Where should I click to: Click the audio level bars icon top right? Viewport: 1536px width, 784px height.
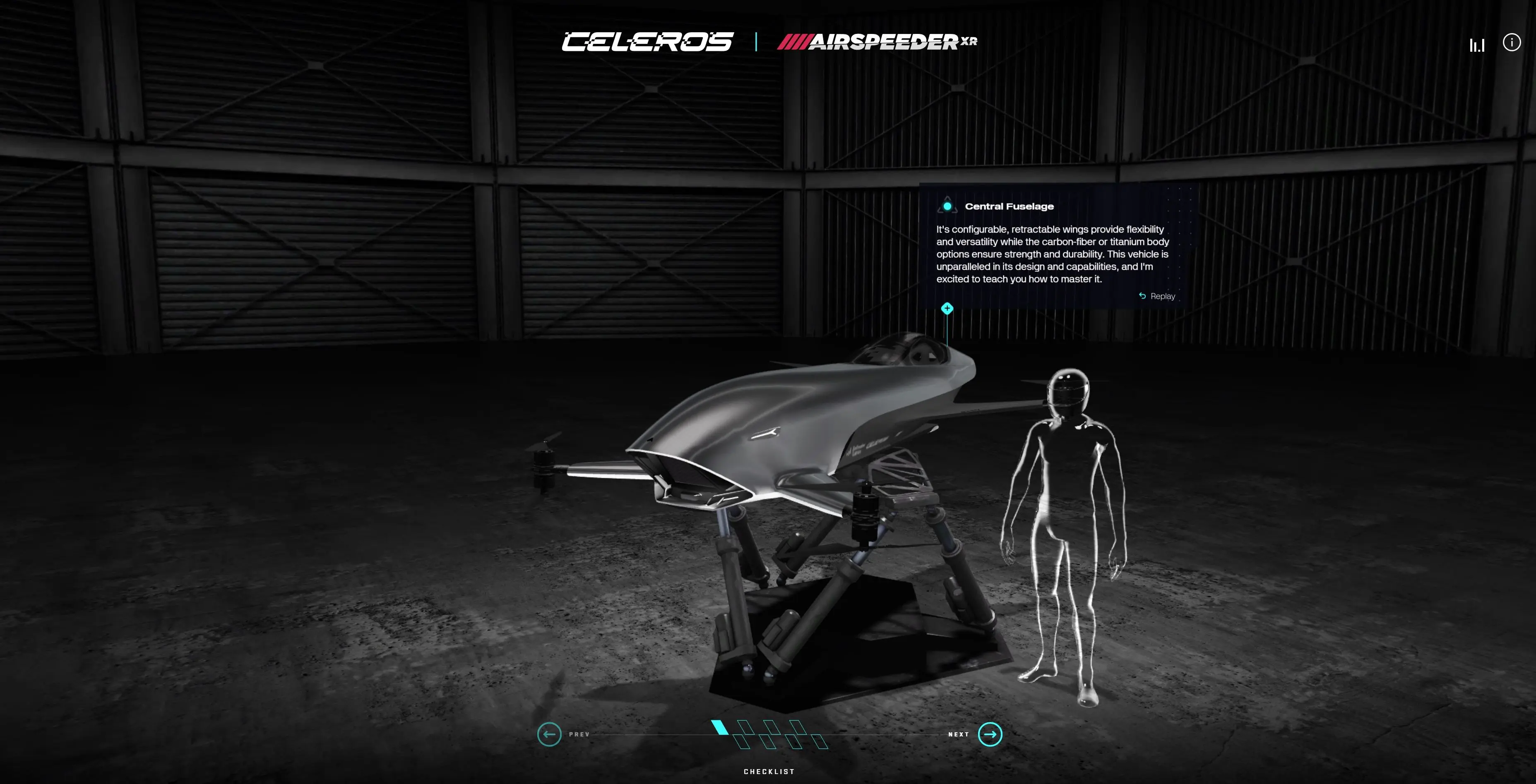pyautogui.click(x=1478, y=43)
